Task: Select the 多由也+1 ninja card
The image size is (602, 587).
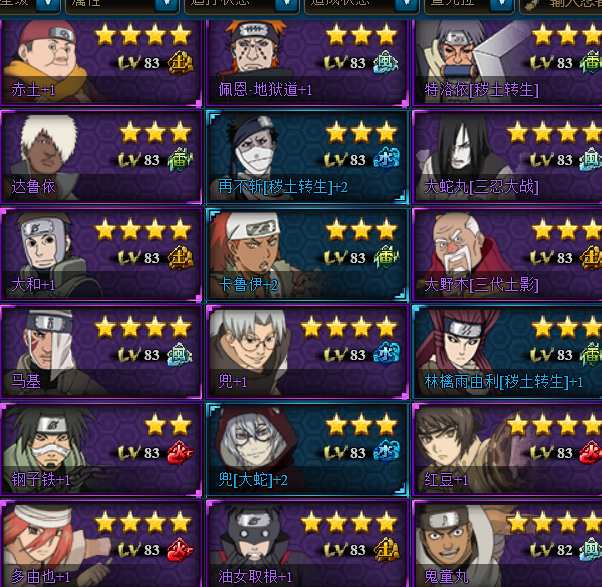Action: [x=100, y=545]
